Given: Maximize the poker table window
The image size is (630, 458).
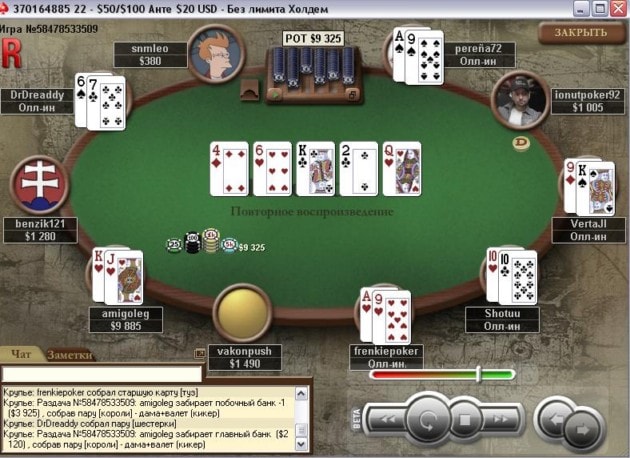Looking at the screenshot, I should click(598, 8).
